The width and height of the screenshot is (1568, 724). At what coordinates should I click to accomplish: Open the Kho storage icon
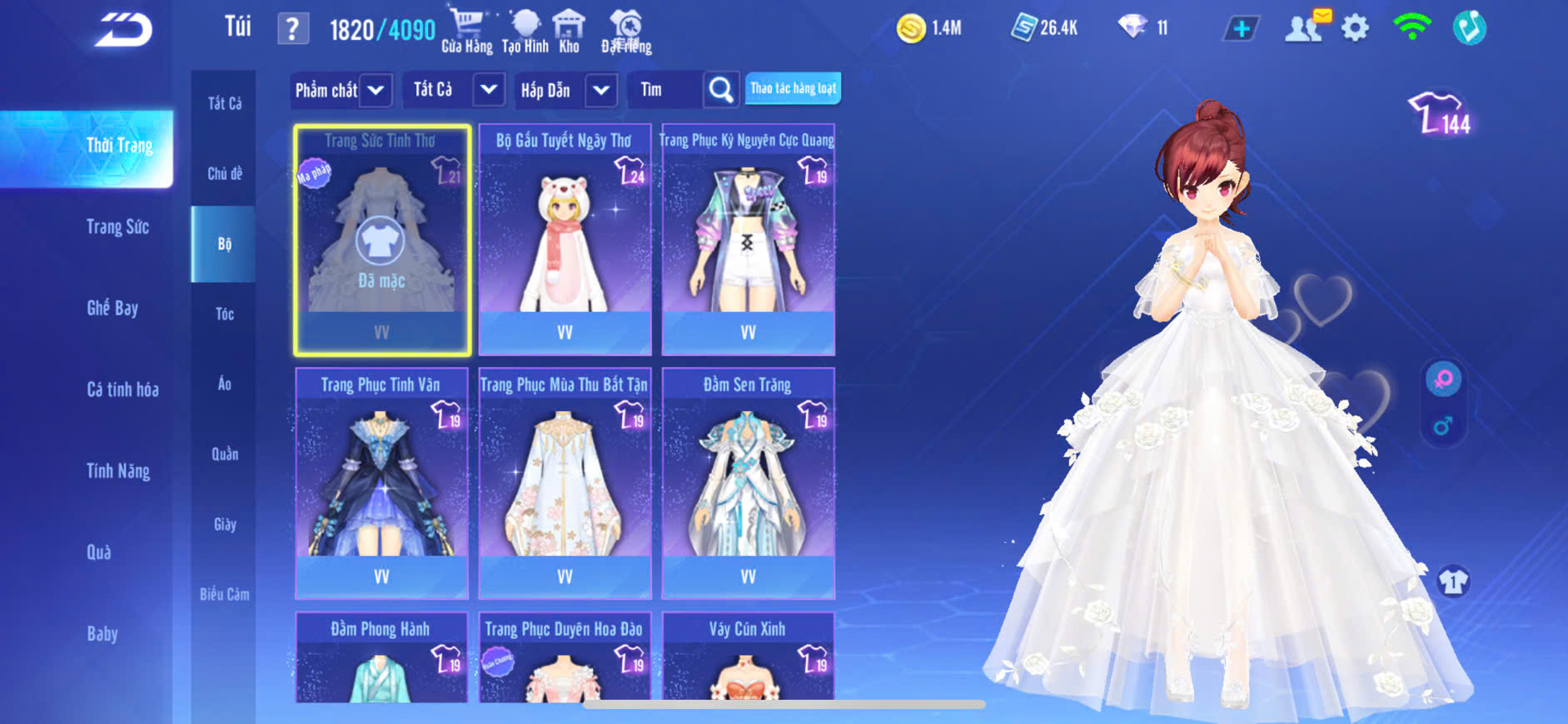click(x=569, y=31)
